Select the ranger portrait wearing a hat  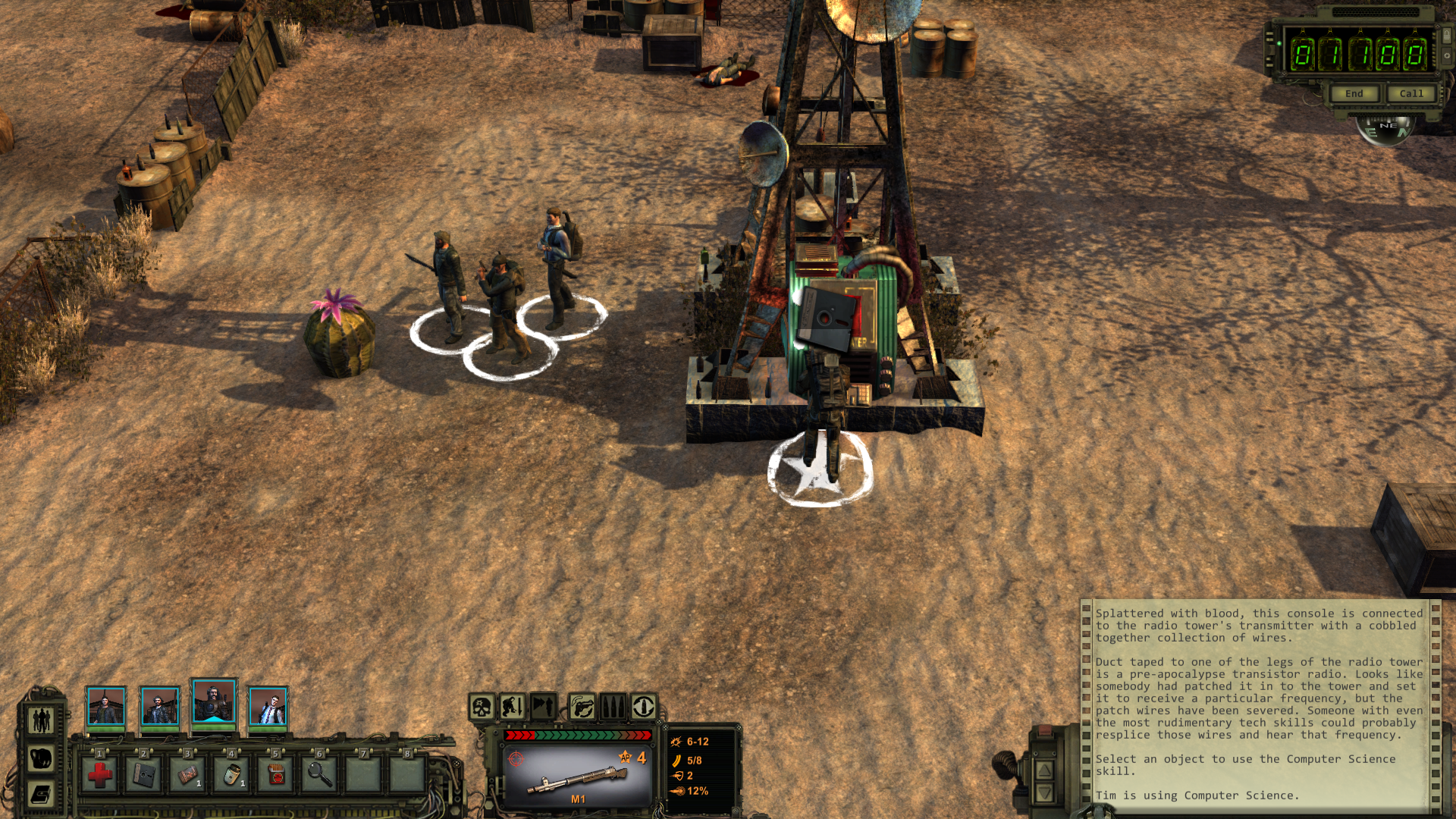pos(160,708)
